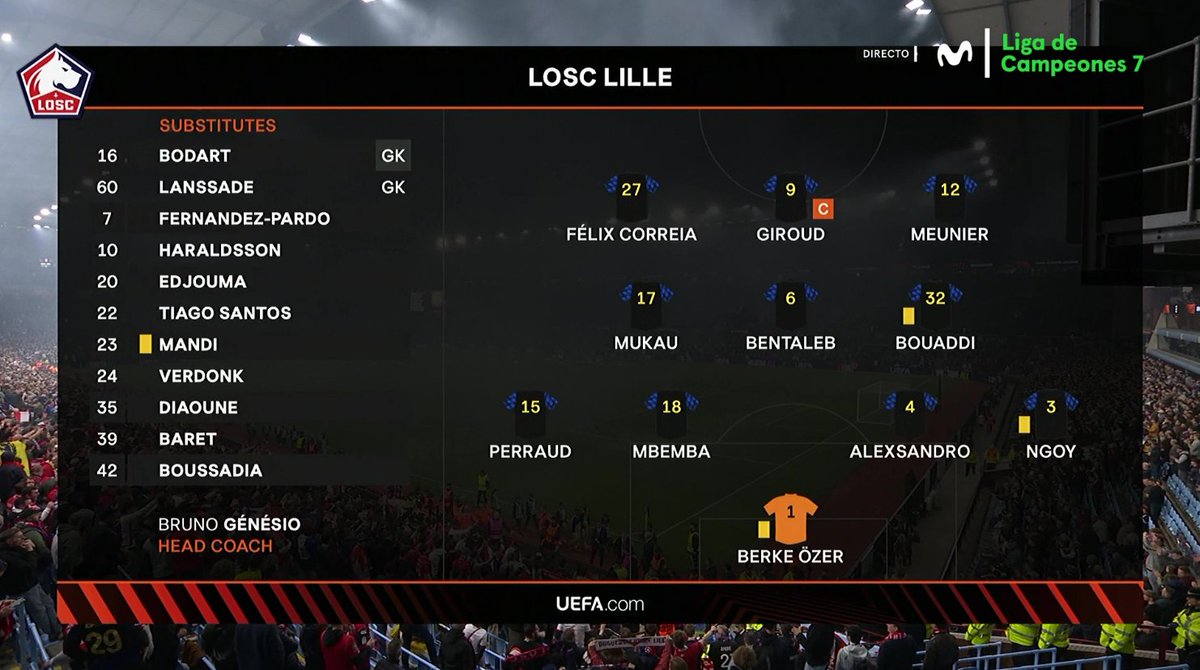Select Fernandez-Pardo on the bench list

click(x=244, y=219)
